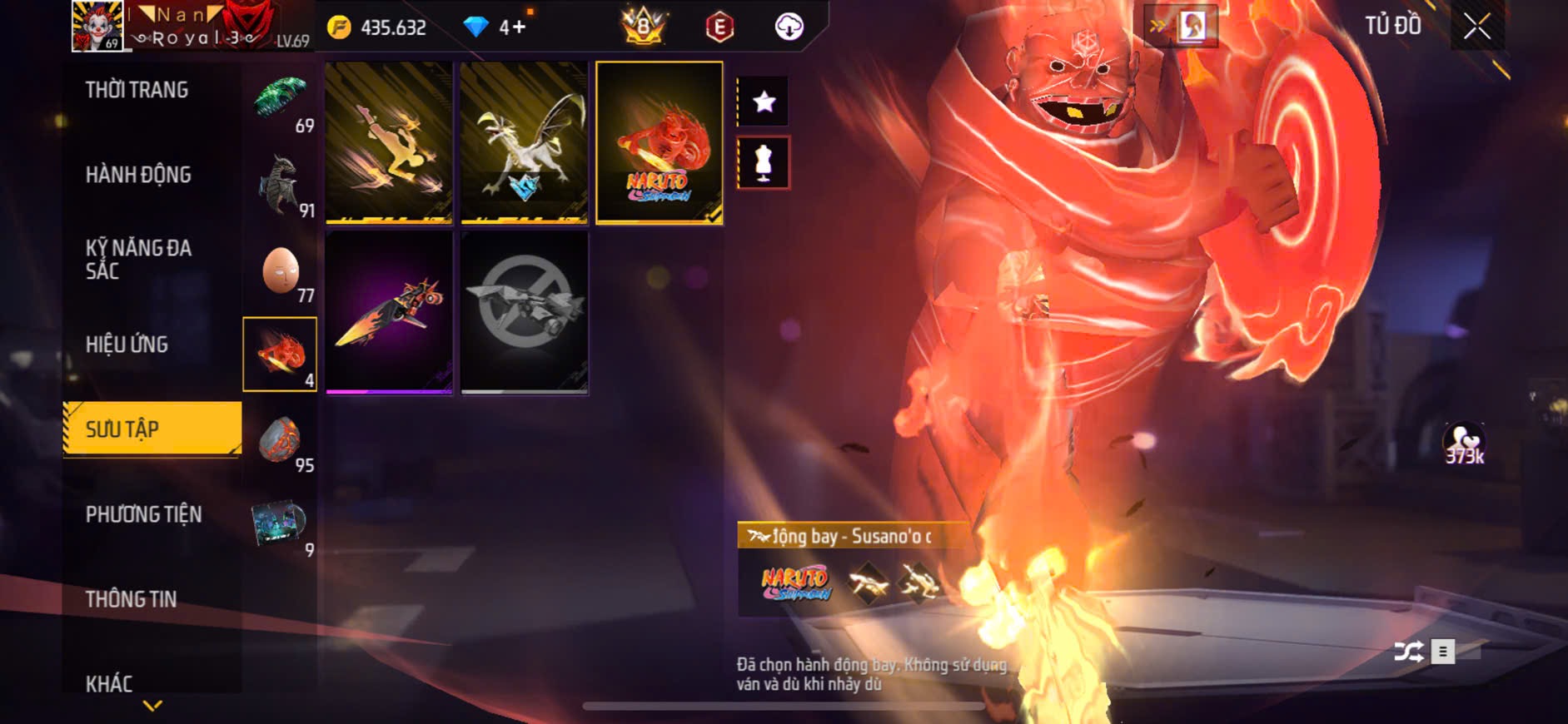Viewport: 1568px width, 724px height.
Task: Toggle the shuffle random icon
Action: [x=1408, y=652]
